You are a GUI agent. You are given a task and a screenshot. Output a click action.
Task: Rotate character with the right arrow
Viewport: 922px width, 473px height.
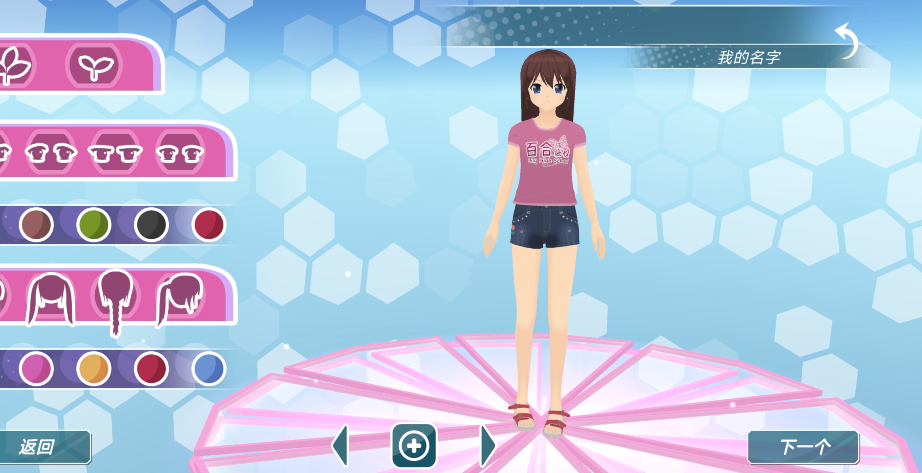point(487,446)
